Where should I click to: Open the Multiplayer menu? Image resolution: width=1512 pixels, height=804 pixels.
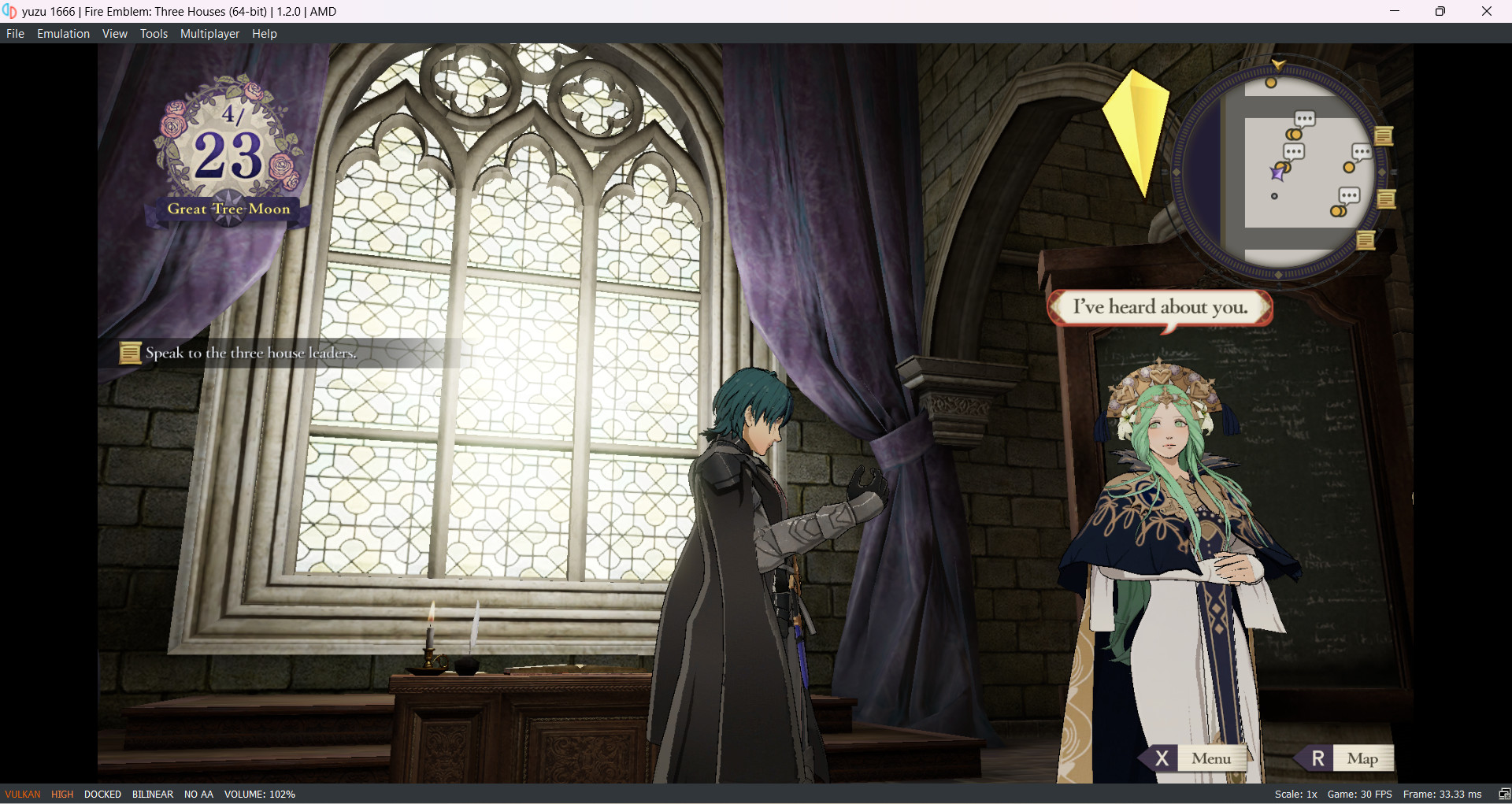(x=209, y=33)
